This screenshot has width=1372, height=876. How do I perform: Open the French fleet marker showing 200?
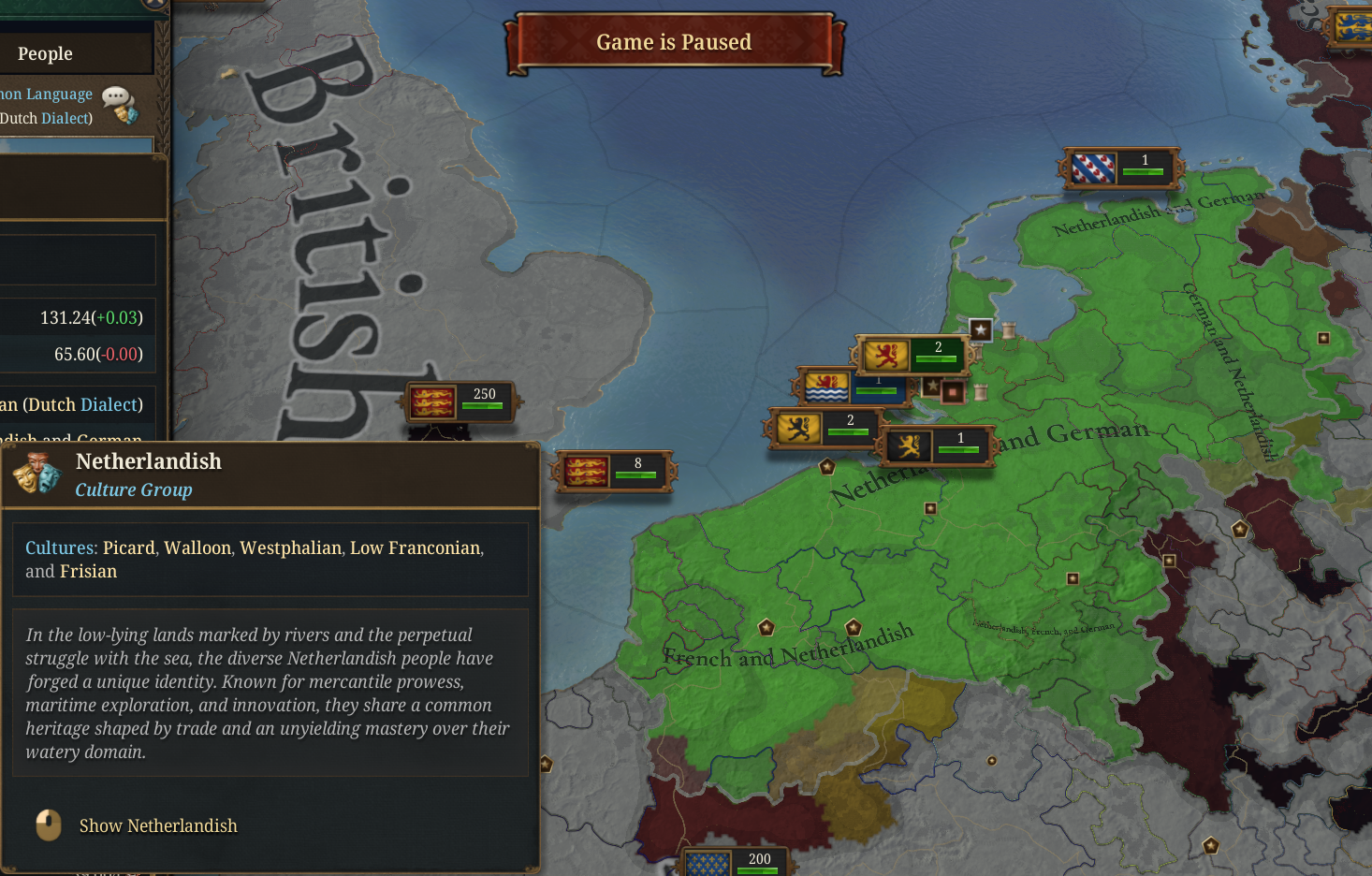[x=737, y=858]
